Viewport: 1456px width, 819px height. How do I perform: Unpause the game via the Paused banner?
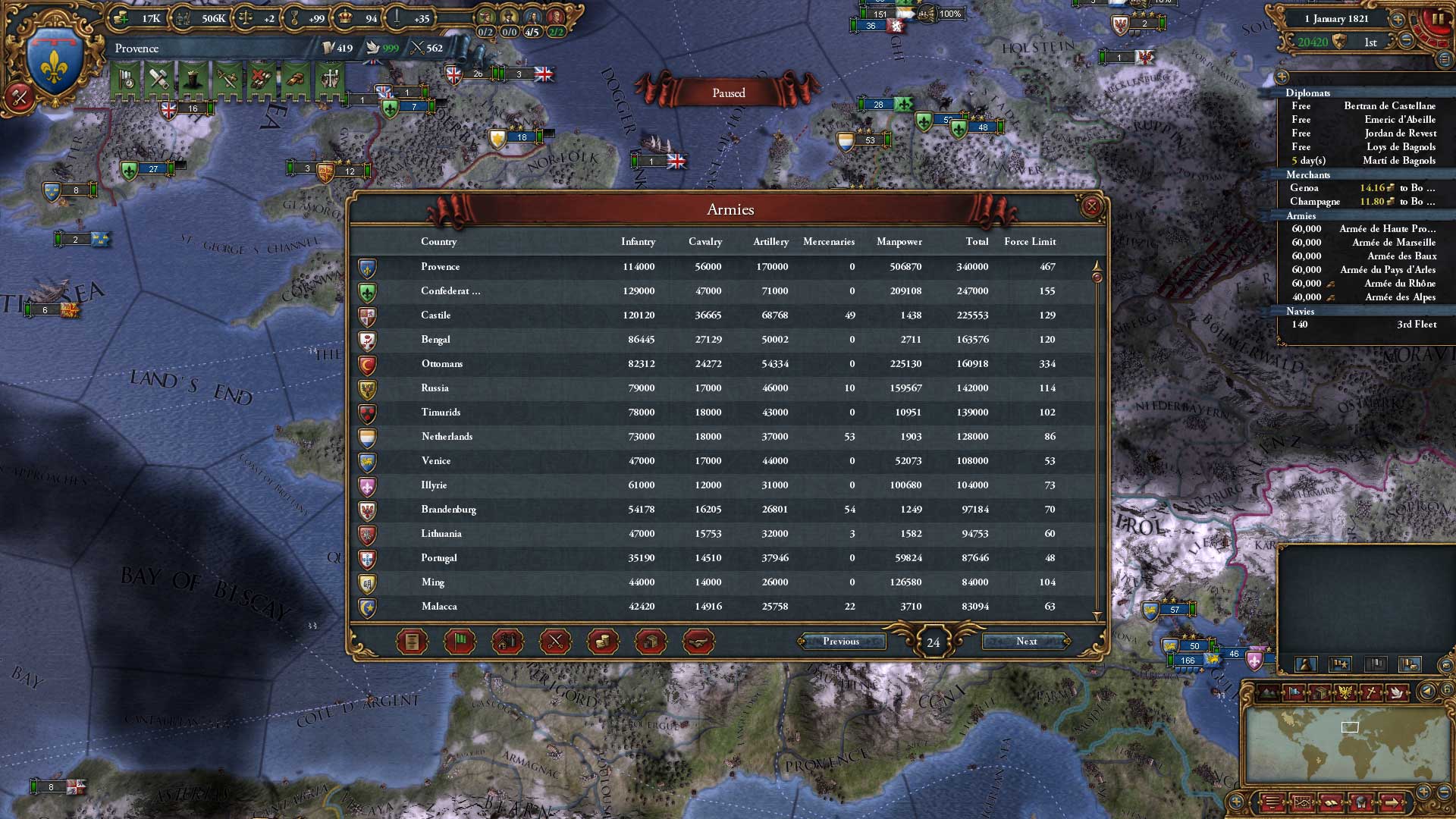(730, 93)
